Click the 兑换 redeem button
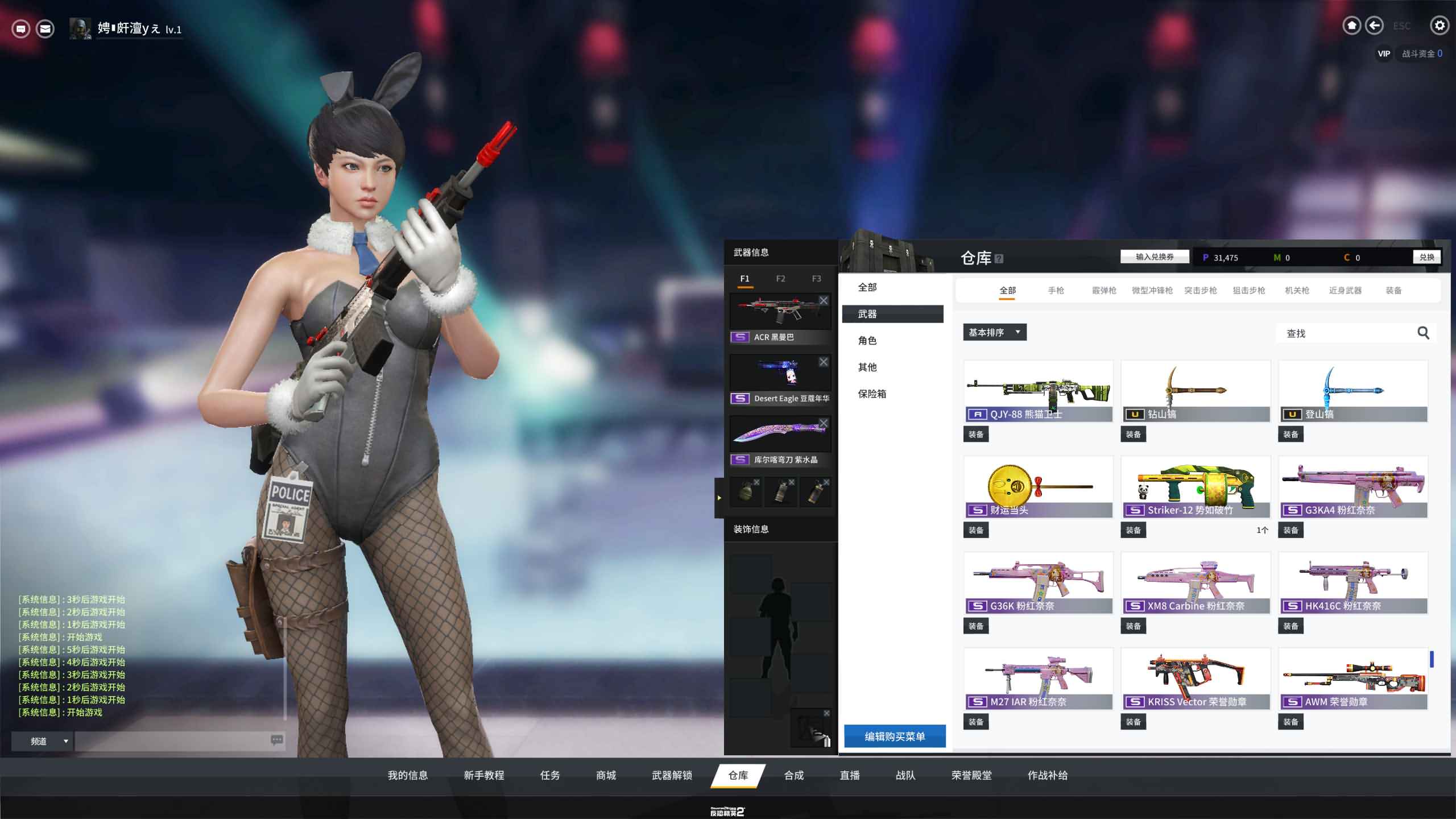 1426,257
